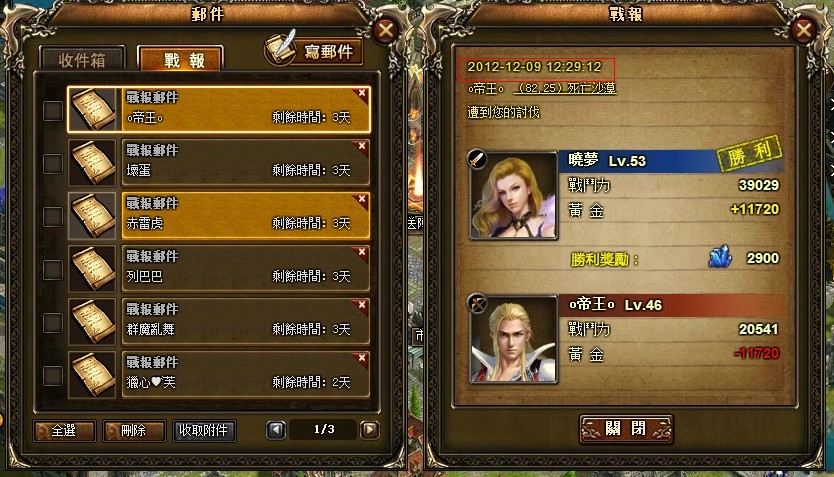This screenshot has width=834, height=477.
Task: Go to the previous mail page arrow
Action: (x=276, y=430)
